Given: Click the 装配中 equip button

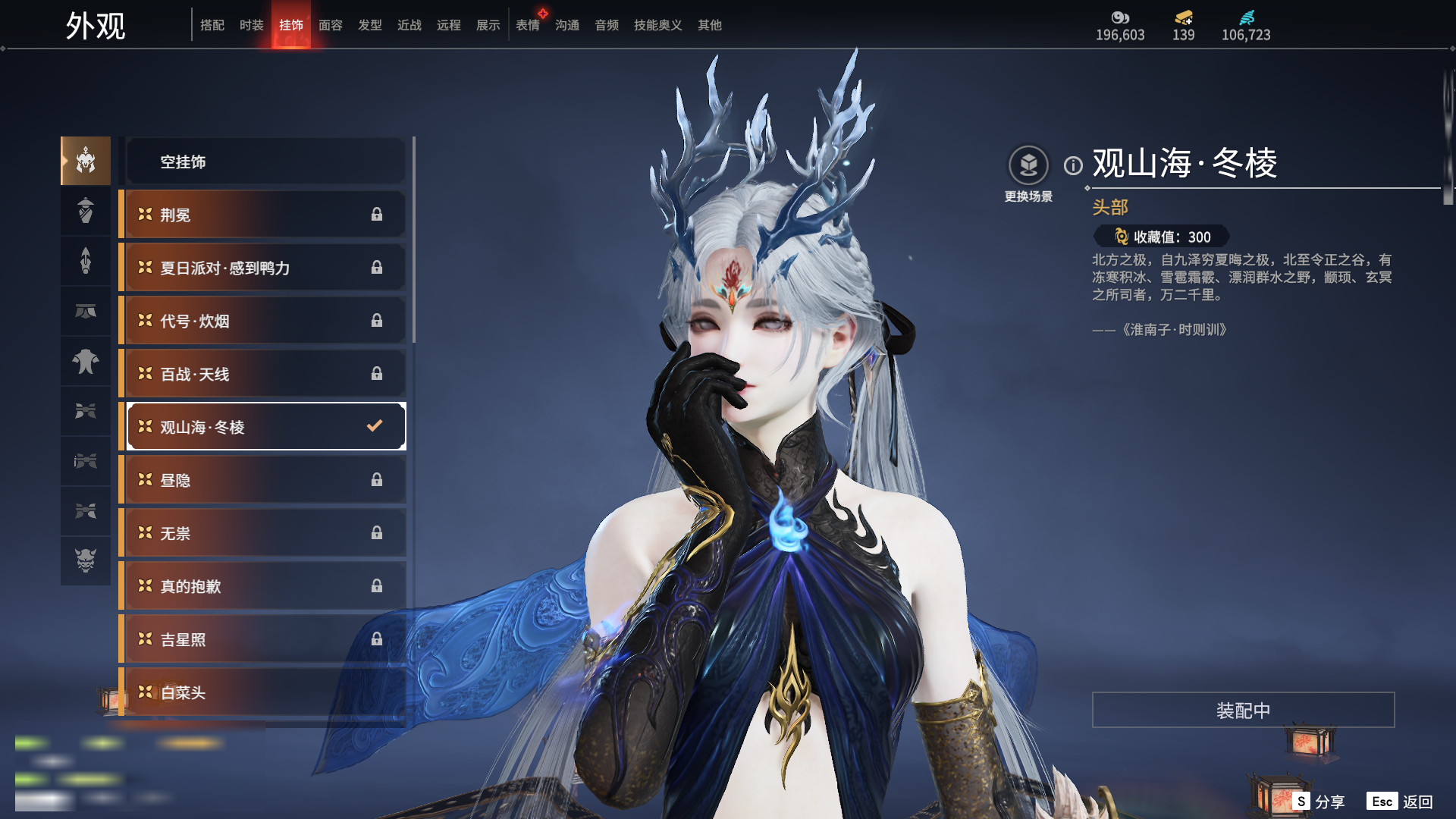Looking at the screenshot, I should [x=1243, y=710].
